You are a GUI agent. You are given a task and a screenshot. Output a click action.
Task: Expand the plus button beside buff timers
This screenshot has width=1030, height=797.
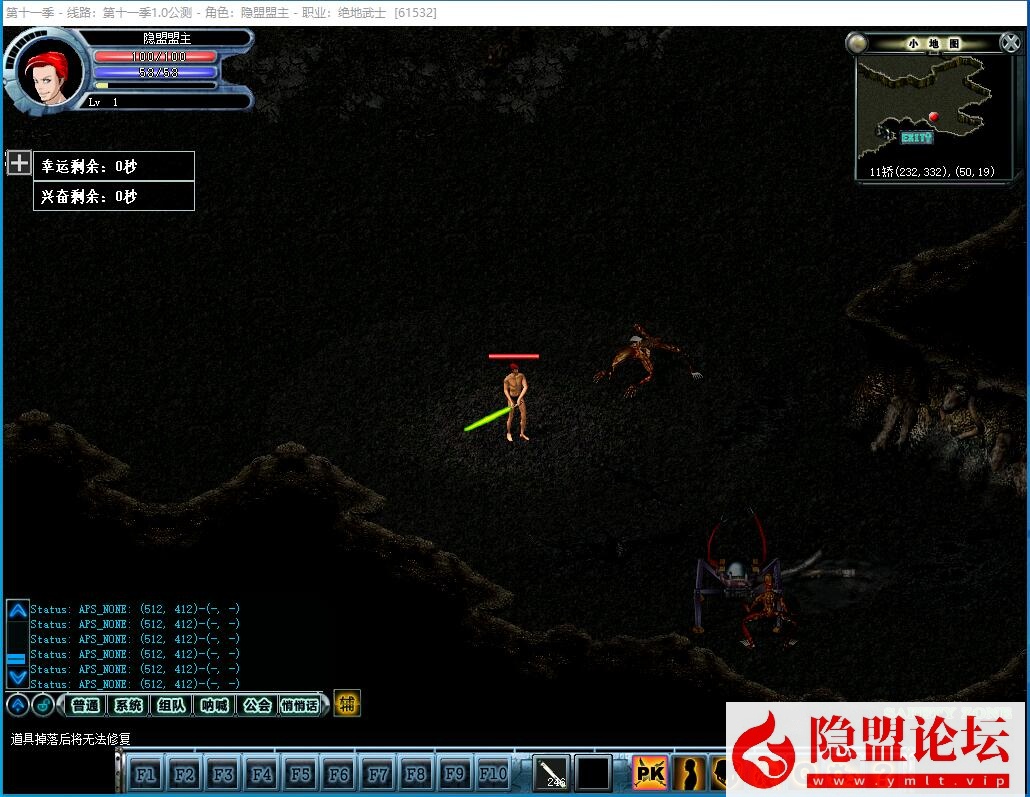click(x=19, y=162)
